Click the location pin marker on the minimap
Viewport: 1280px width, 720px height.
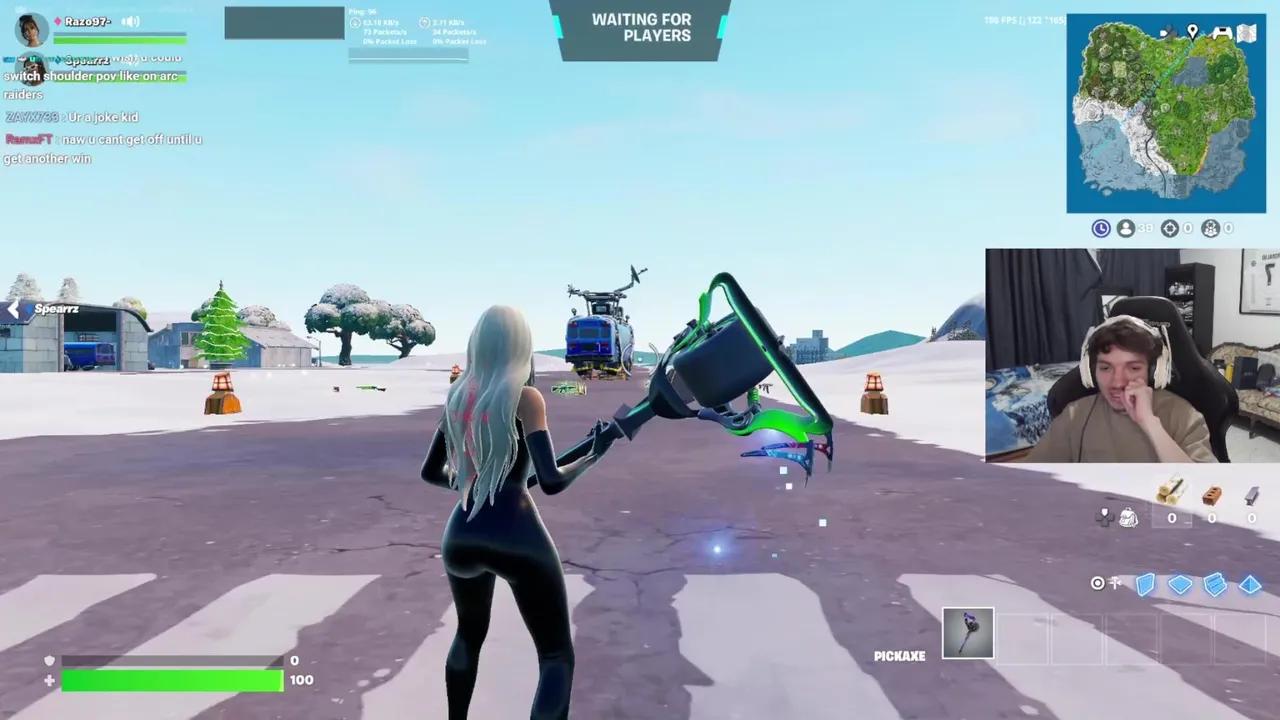[x=1192, y=33]
